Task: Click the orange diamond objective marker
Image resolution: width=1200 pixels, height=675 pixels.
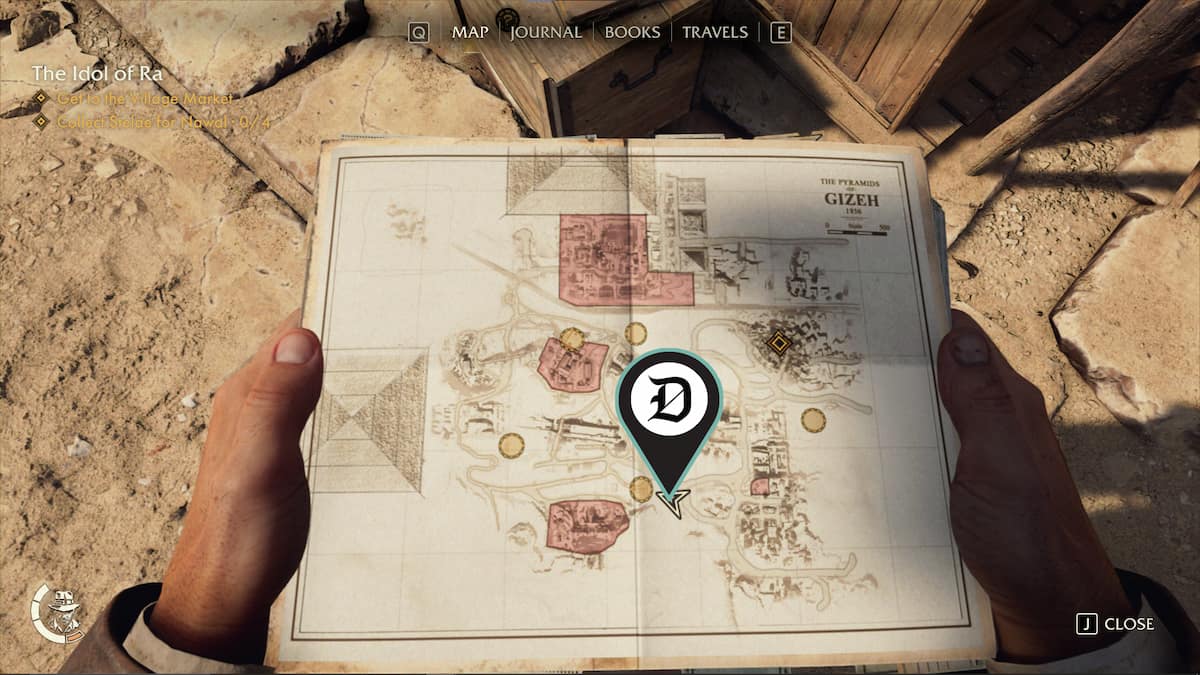Action: (777, 344)
